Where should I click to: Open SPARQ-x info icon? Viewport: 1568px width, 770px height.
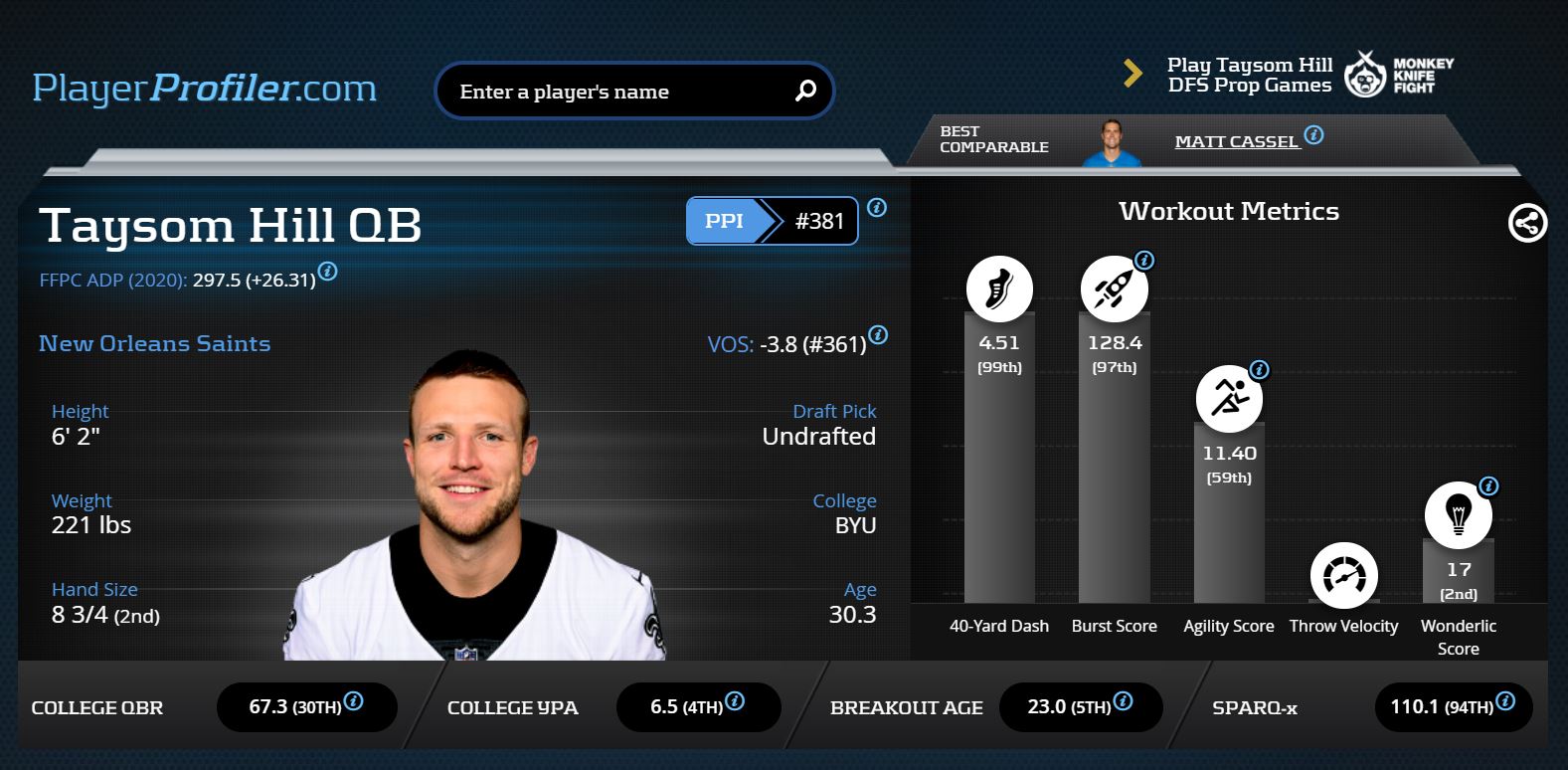click(1505, 700)
